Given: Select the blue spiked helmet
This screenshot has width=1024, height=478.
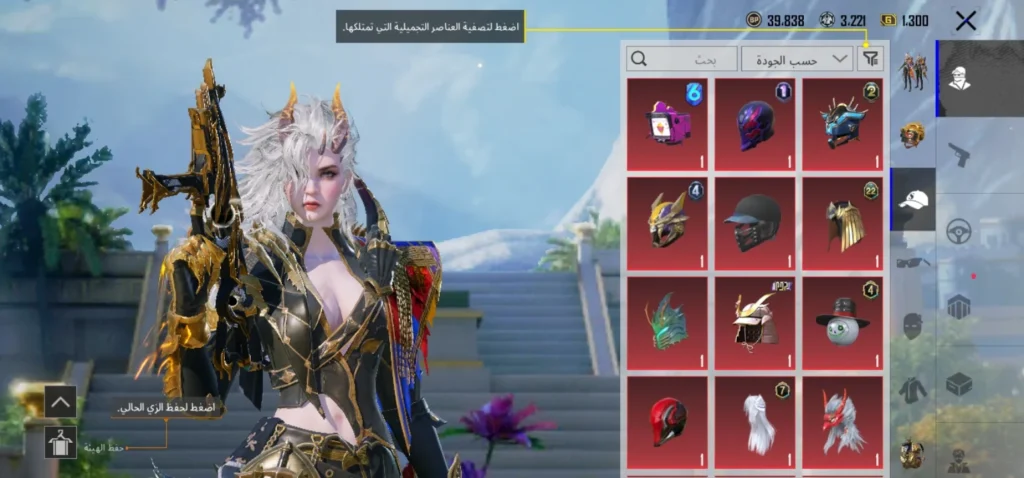Looking at the screenshot, I should [843, 125].
